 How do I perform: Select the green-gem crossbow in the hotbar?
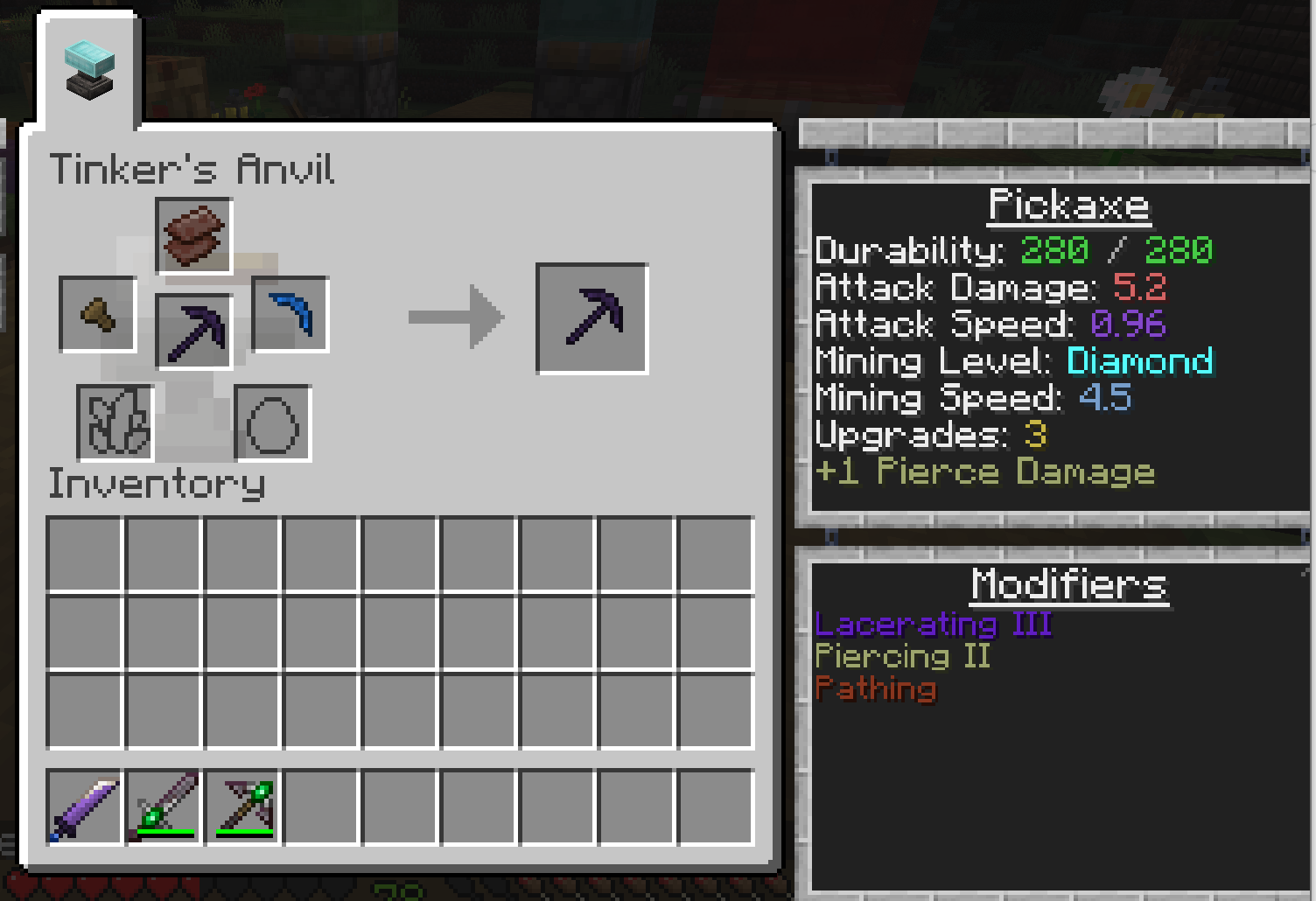243,807
